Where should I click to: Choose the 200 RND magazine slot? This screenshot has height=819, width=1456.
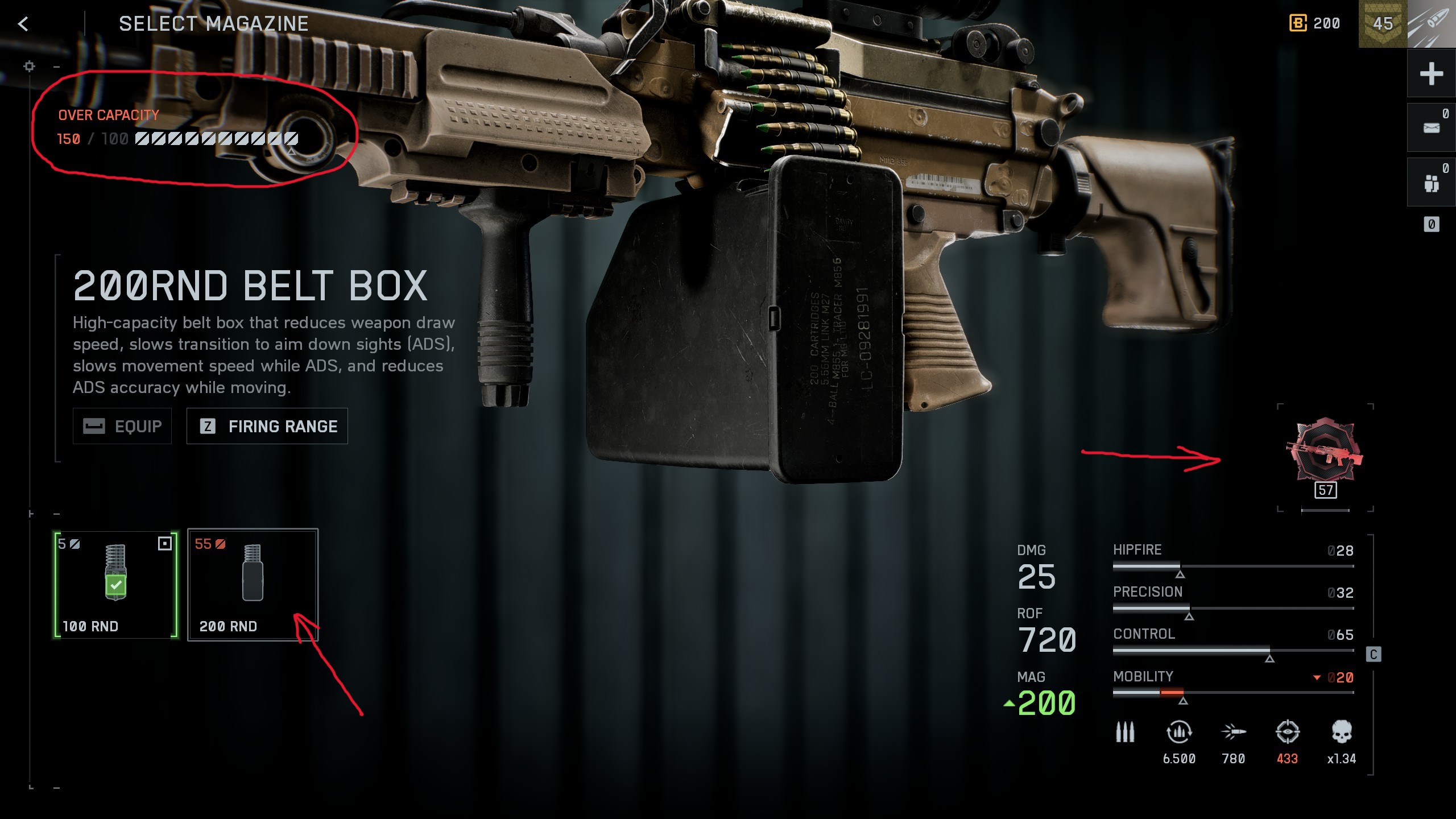coord(253,585)
